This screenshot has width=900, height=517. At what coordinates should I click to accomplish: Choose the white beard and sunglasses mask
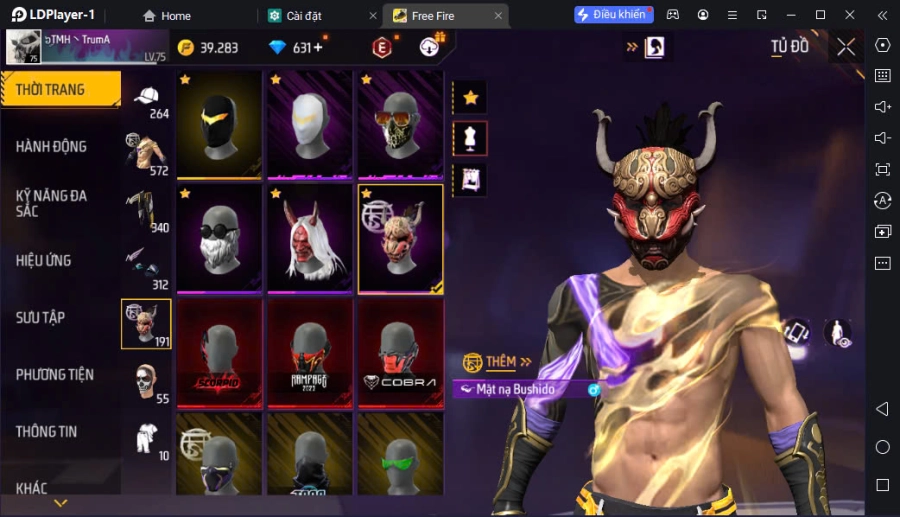coord(219,238)
